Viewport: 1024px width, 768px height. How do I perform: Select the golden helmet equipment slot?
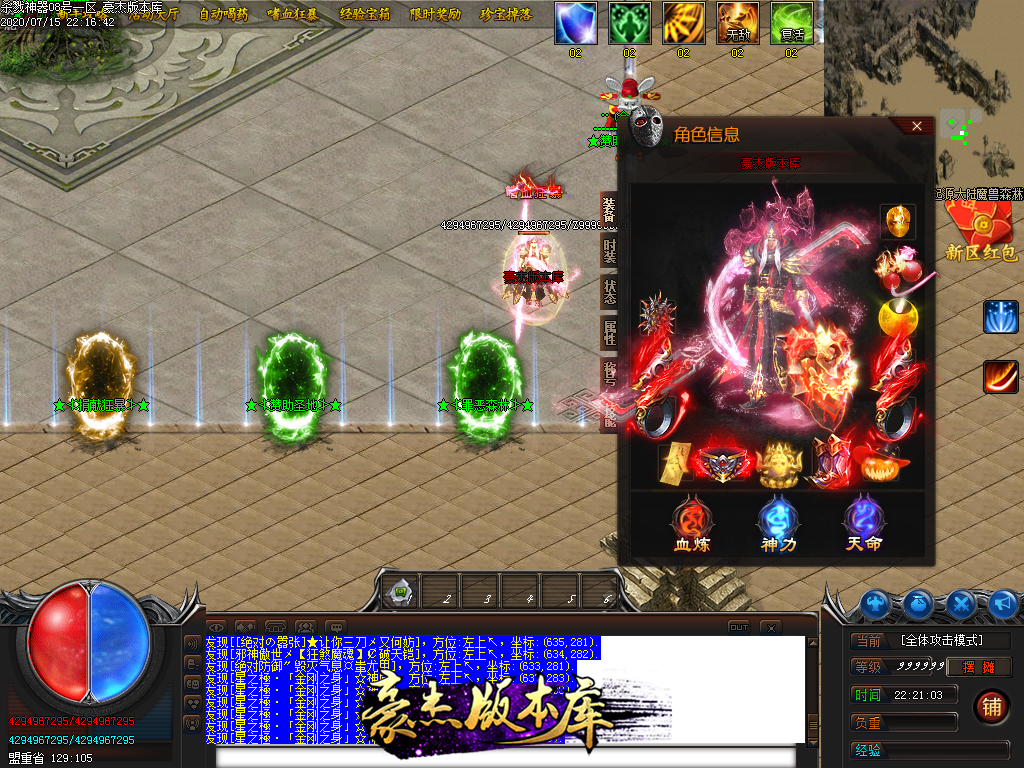(x=897, y=221)
